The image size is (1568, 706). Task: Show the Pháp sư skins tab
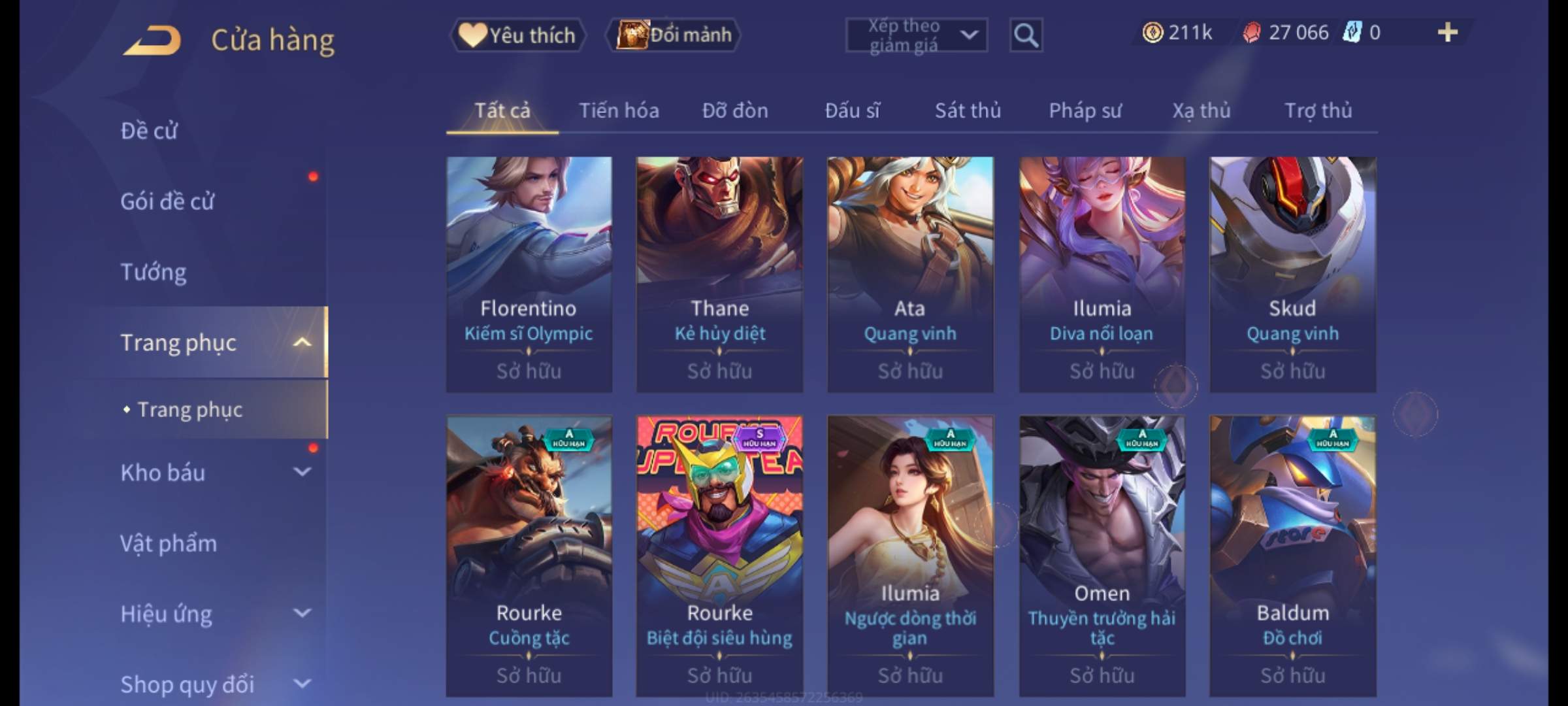click(x=1085, y=110)
